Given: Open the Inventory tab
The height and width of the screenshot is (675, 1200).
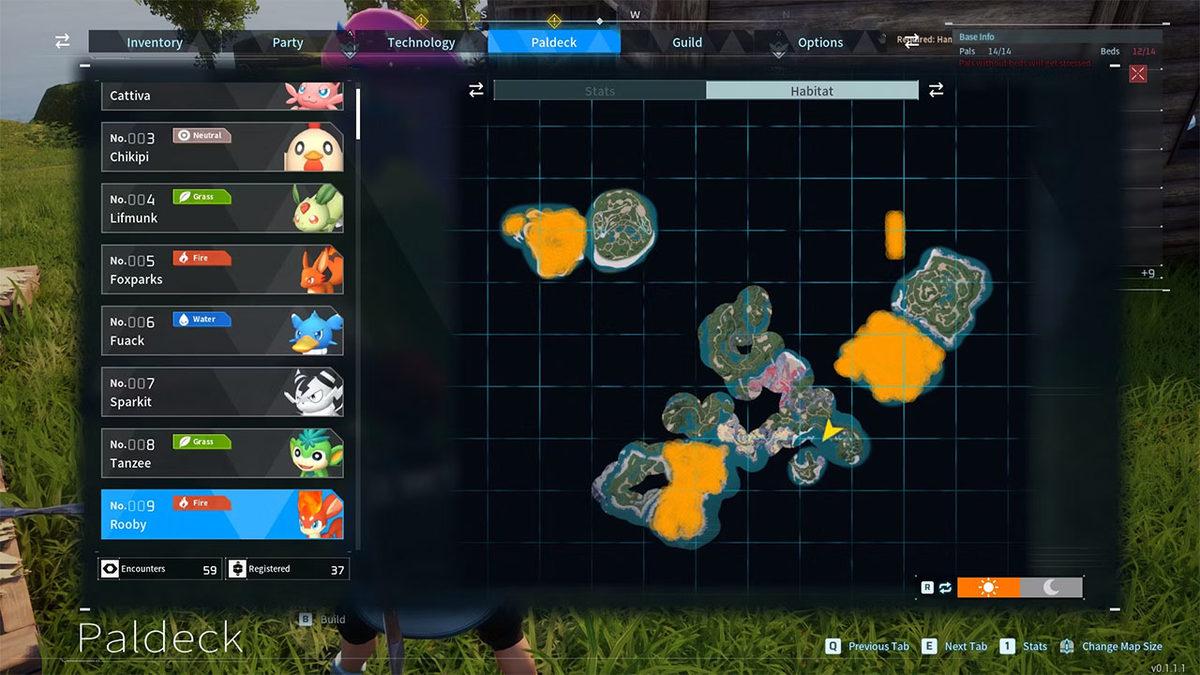Looking at the screenshot, I should (x=154, y=42).
